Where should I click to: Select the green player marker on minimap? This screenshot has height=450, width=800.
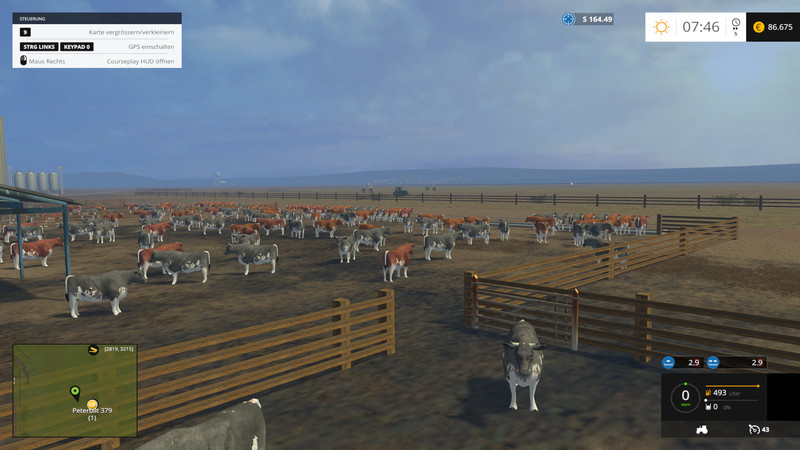click(x=75, y=391)
